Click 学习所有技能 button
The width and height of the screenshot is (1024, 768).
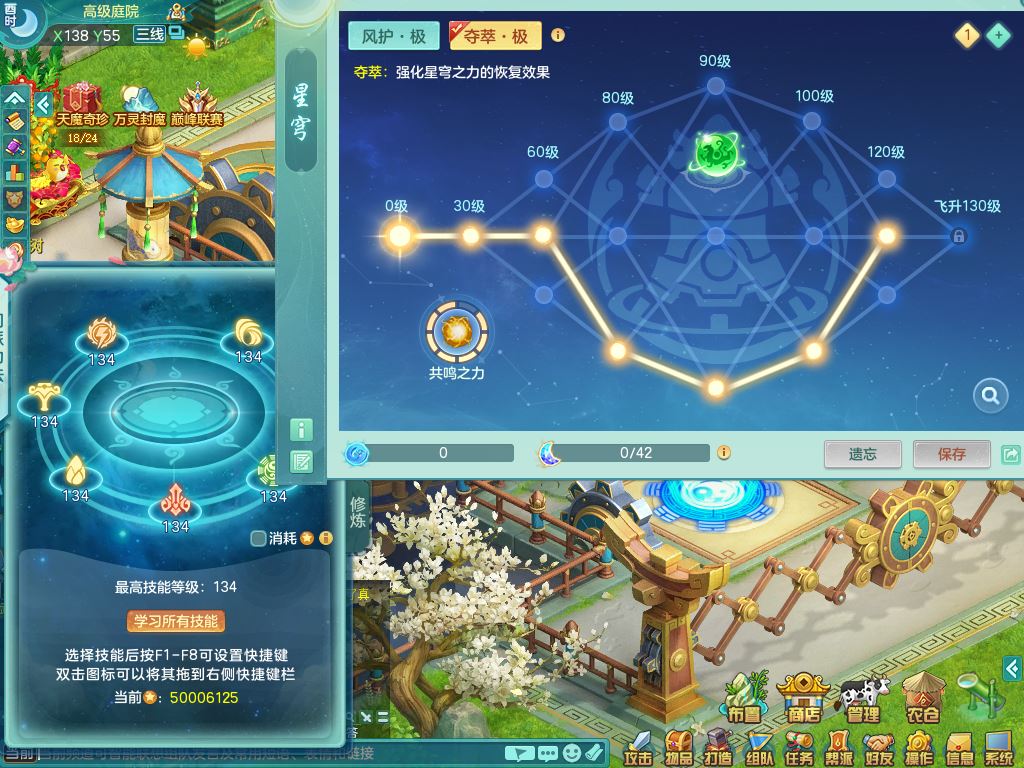pyautogui.click(x=176, y=621)
